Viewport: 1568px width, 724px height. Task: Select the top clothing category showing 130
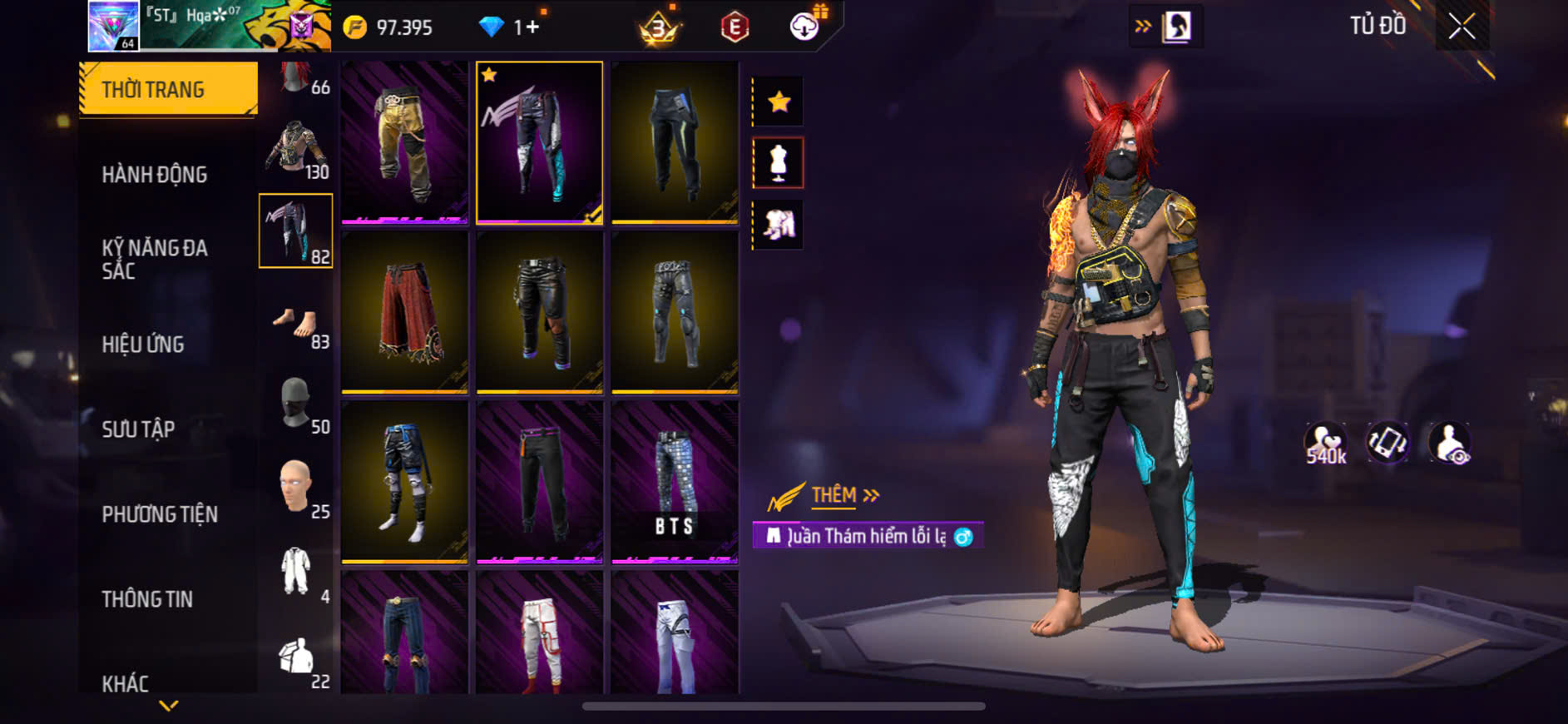(296, 150)
